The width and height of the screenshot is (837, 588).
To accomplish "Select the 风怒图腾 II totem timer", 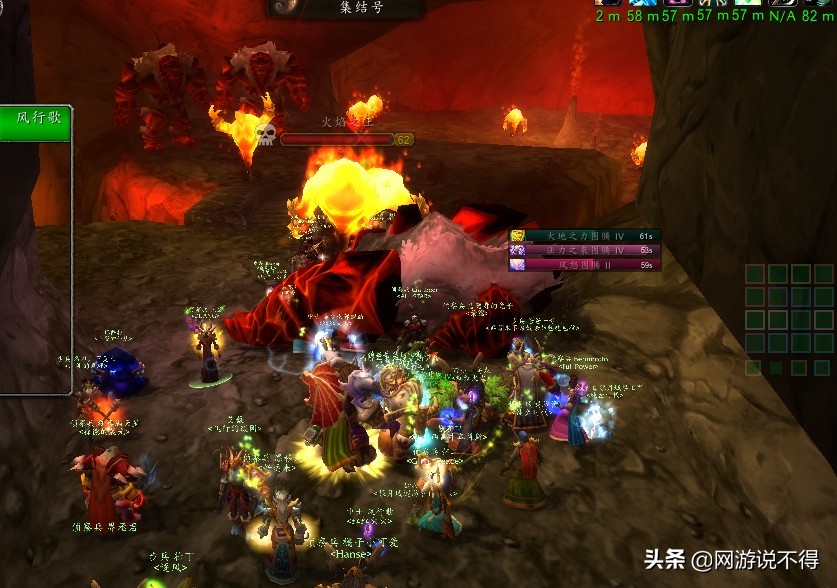I will click(585, 265).
